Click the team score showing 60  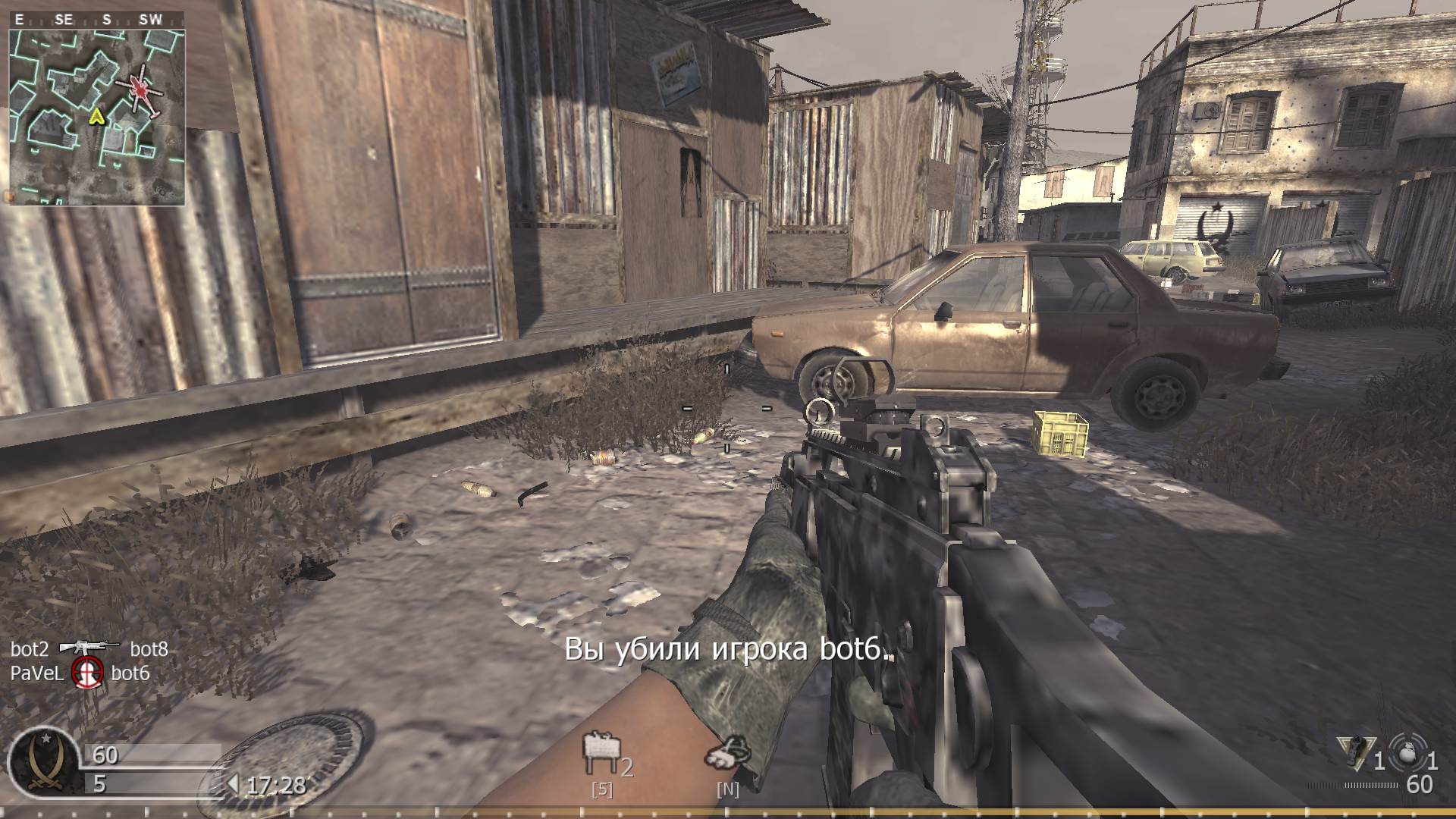(106, 755)
